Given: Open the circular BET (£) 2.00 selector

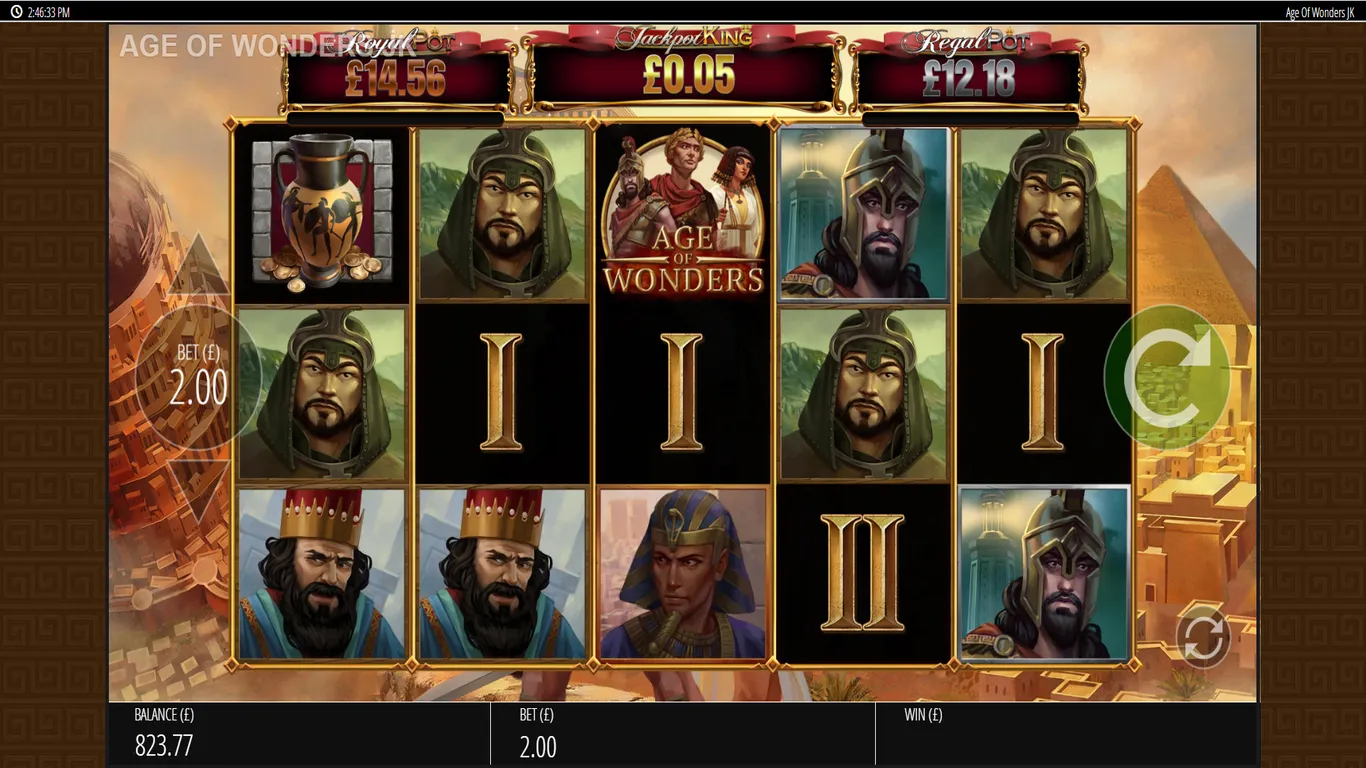Looking at the screenshot, I should 198,377.
